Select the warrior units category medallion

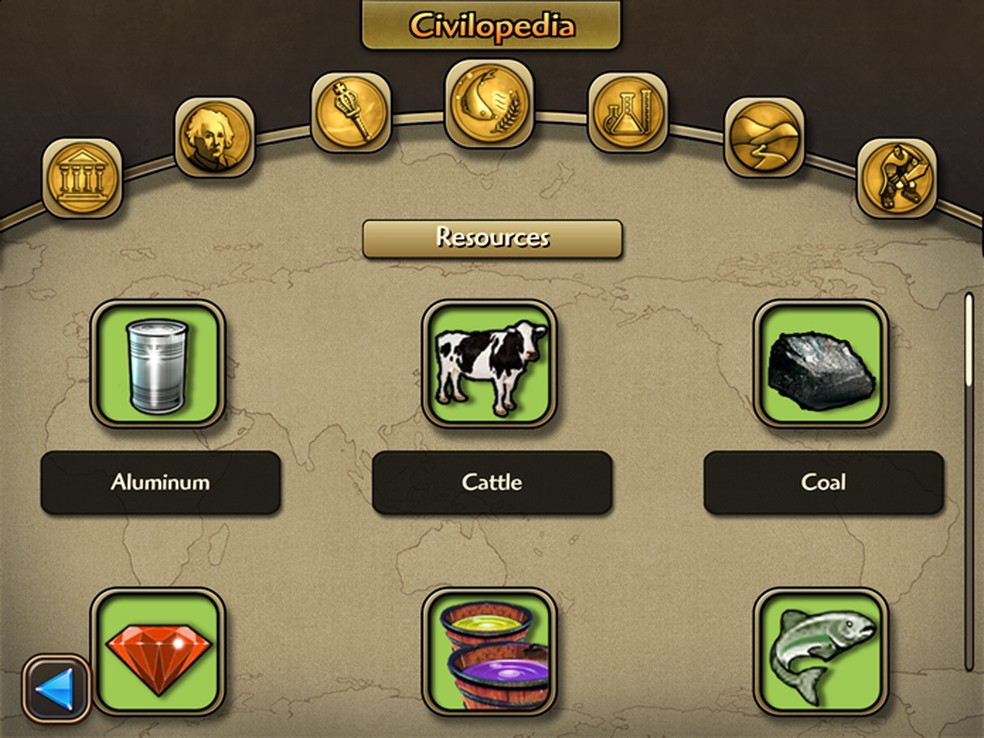click(x=897, y=178)
